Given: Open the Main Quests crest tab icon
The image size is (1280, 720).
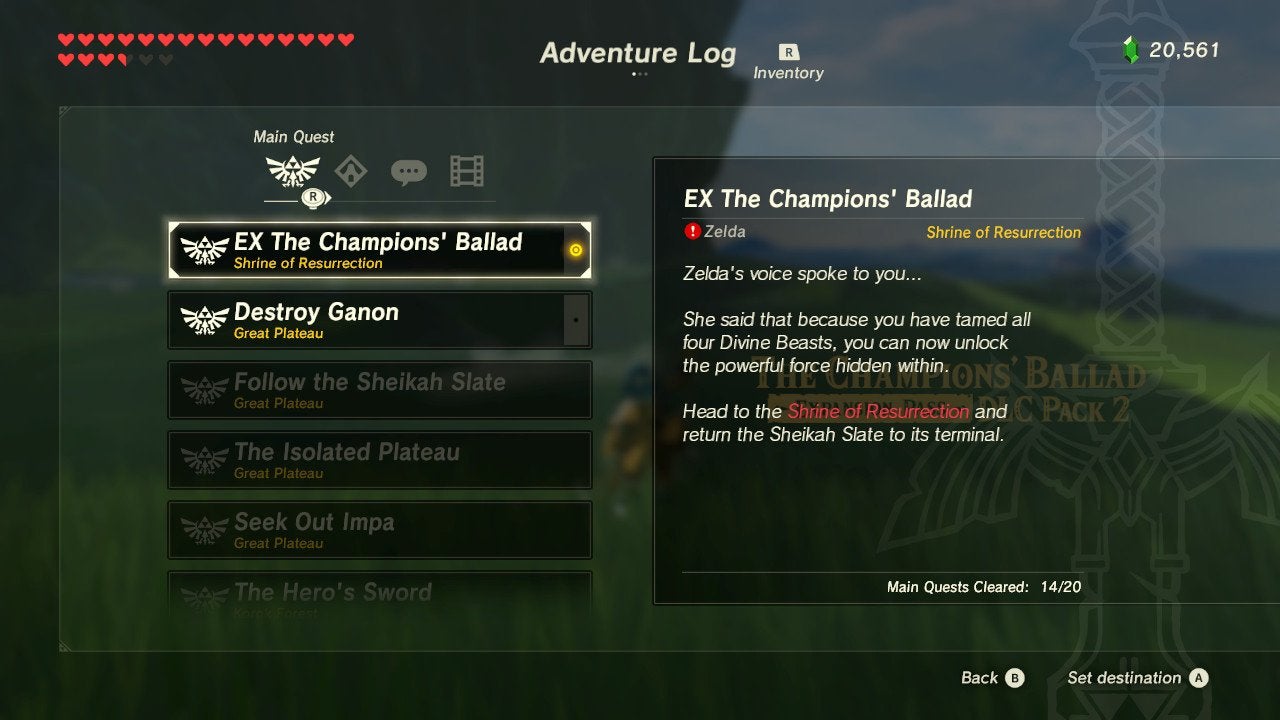Looking at the screenshot, I should 292,170.
